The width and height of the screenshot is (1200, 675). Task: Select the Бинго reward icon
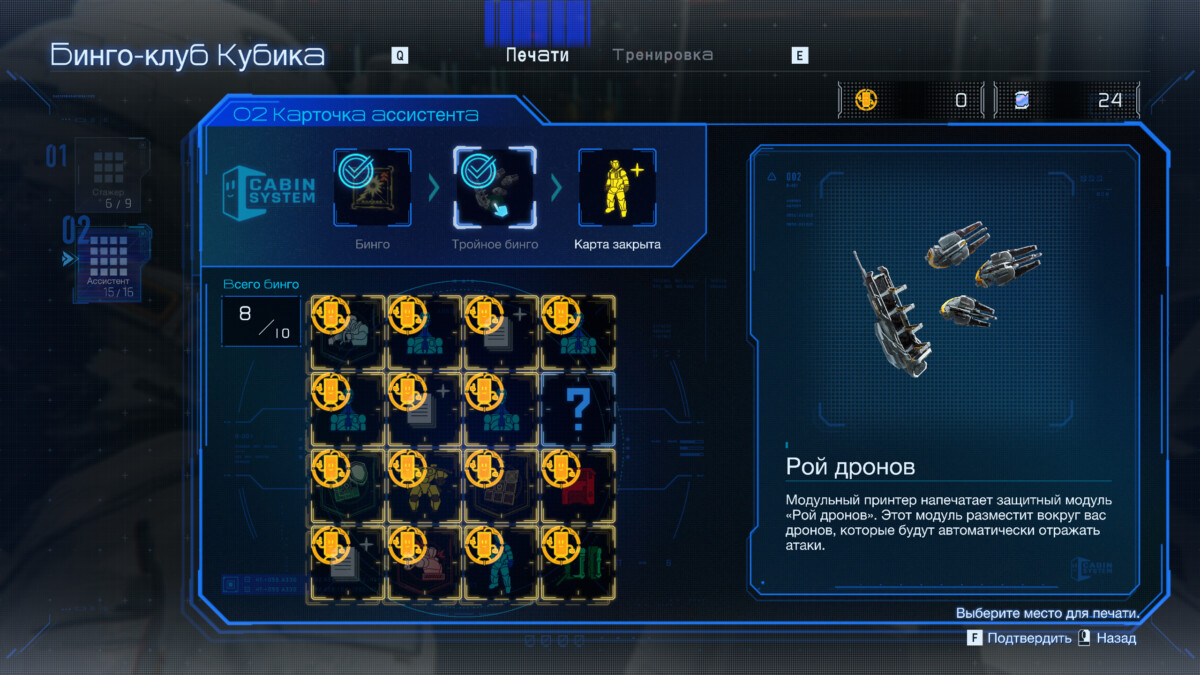pos(372,187)
